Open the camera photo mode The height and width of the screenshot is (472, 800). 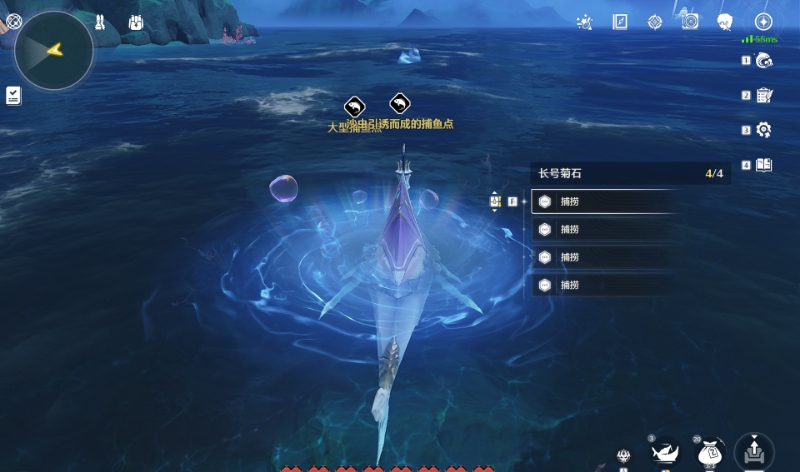(690, 22)
